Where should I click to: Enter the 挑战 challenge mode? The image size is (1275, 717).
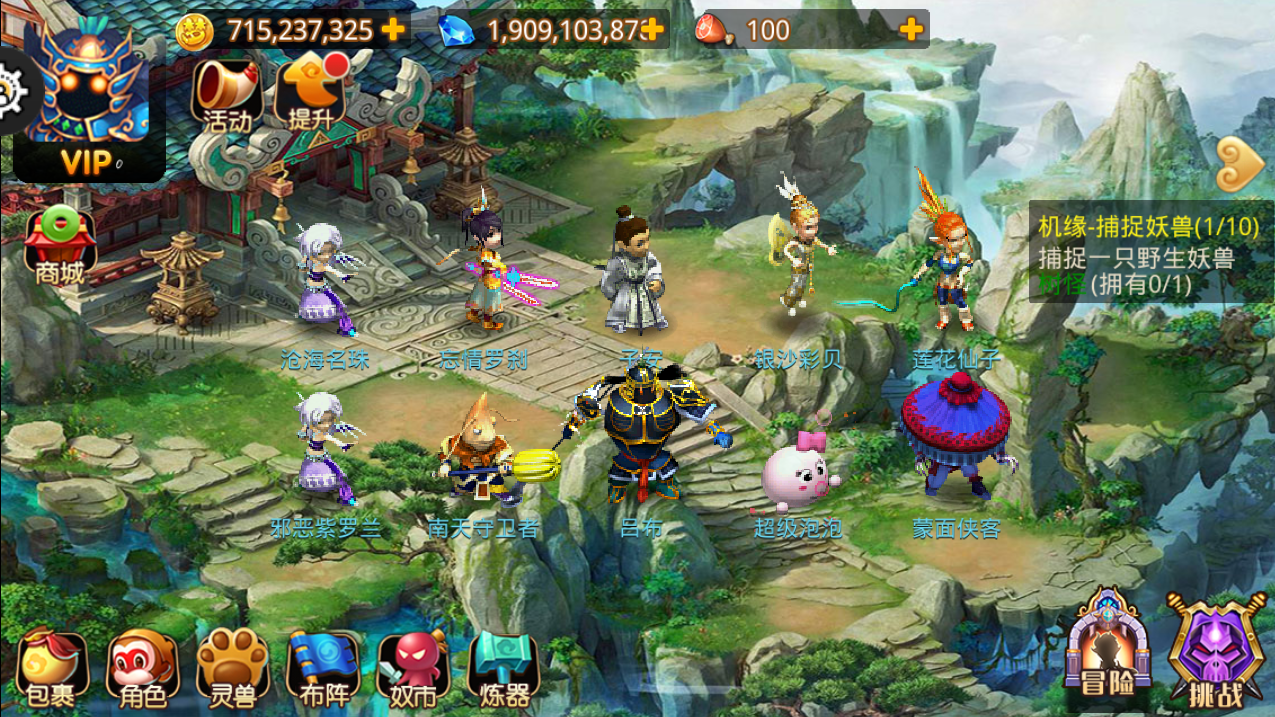1217,650
